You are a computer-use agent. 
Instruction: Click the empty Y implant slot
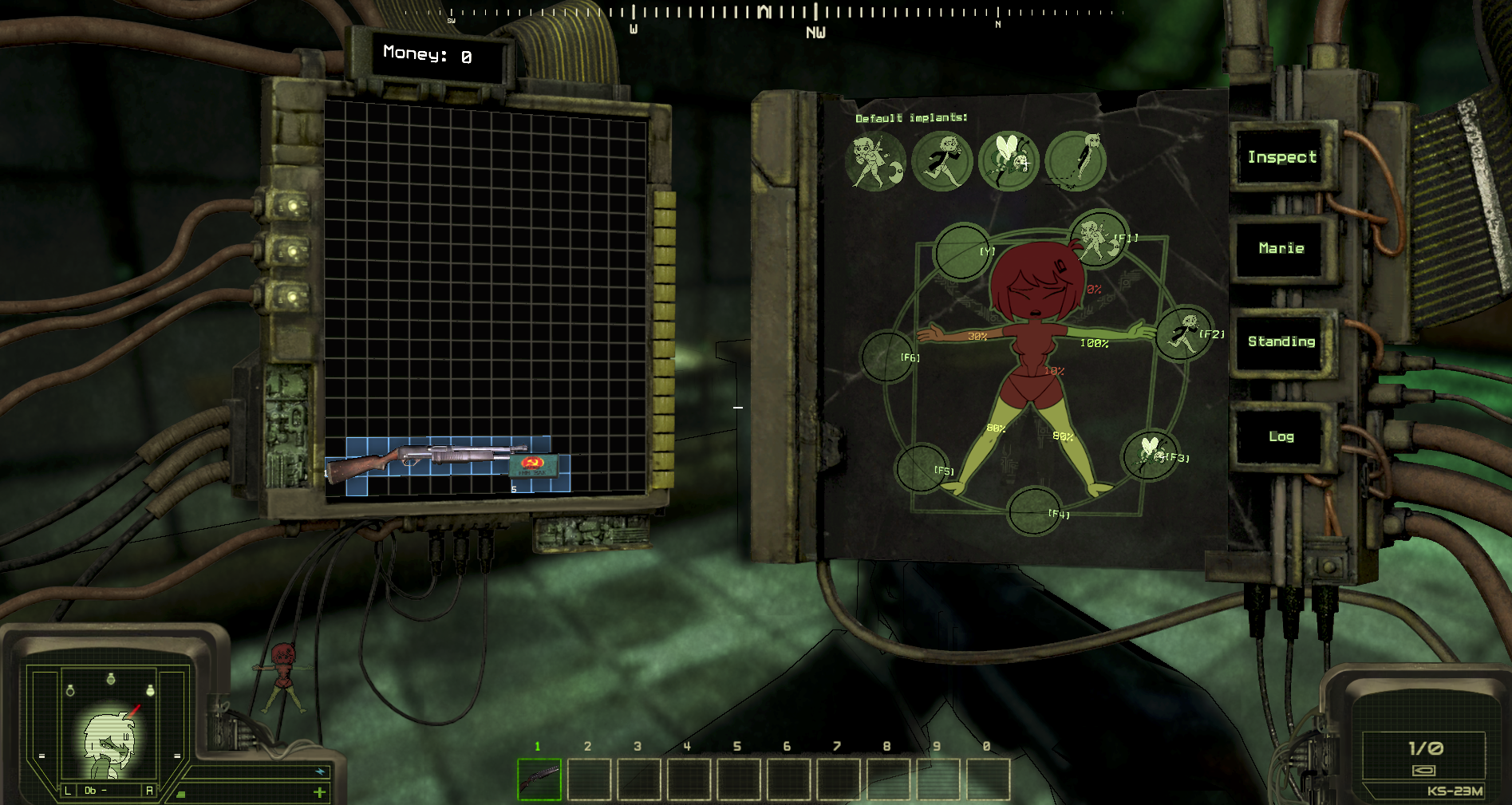pyautogui.click(x=961, y=251)
